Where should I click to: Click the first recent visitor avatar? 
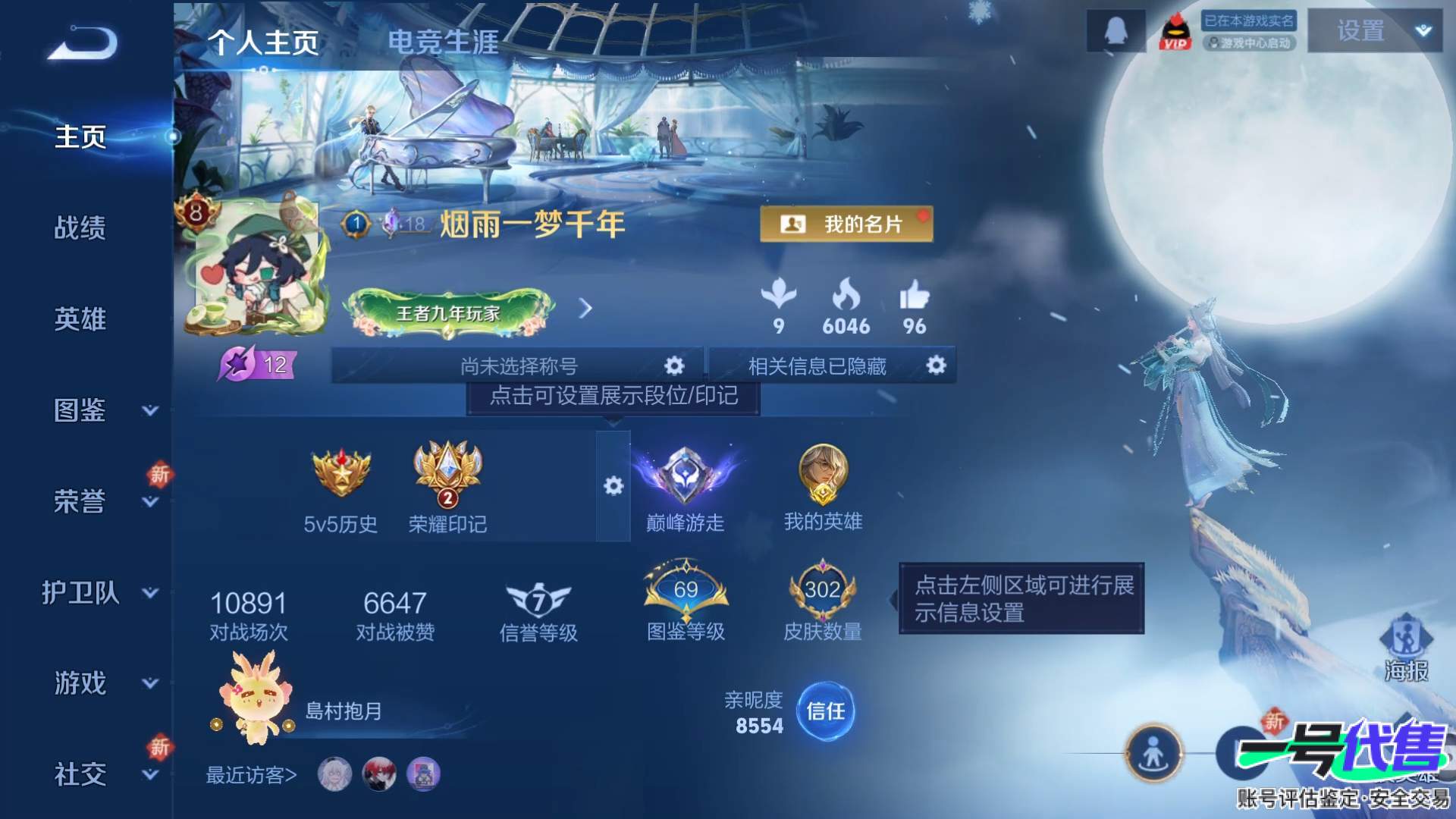tap(332, 776)
